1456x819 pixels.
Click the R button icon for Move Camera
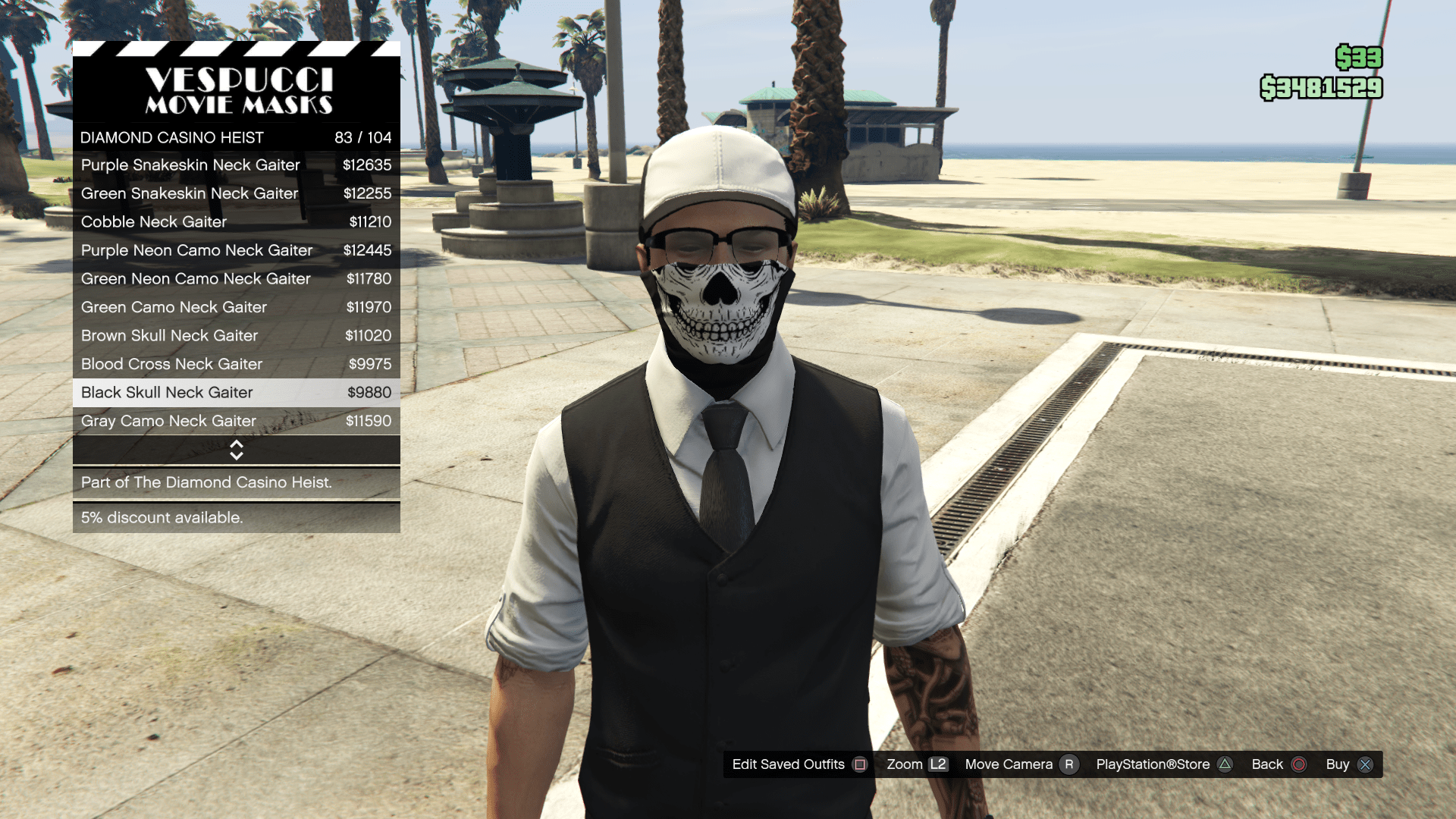coord(1070,764)
